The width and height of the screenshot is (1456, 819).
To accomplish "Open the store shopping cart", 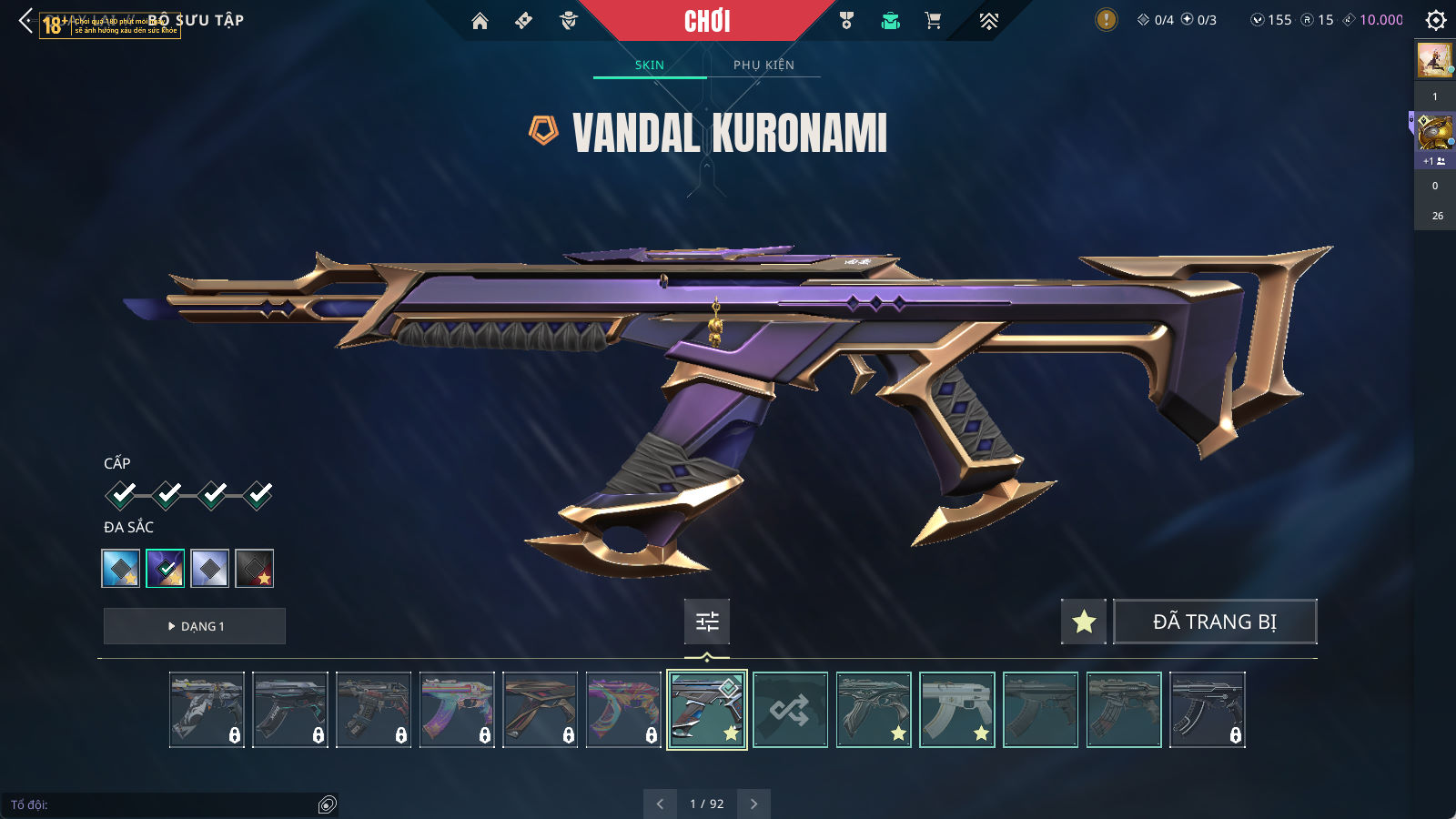I will click(x=933, y=21).
